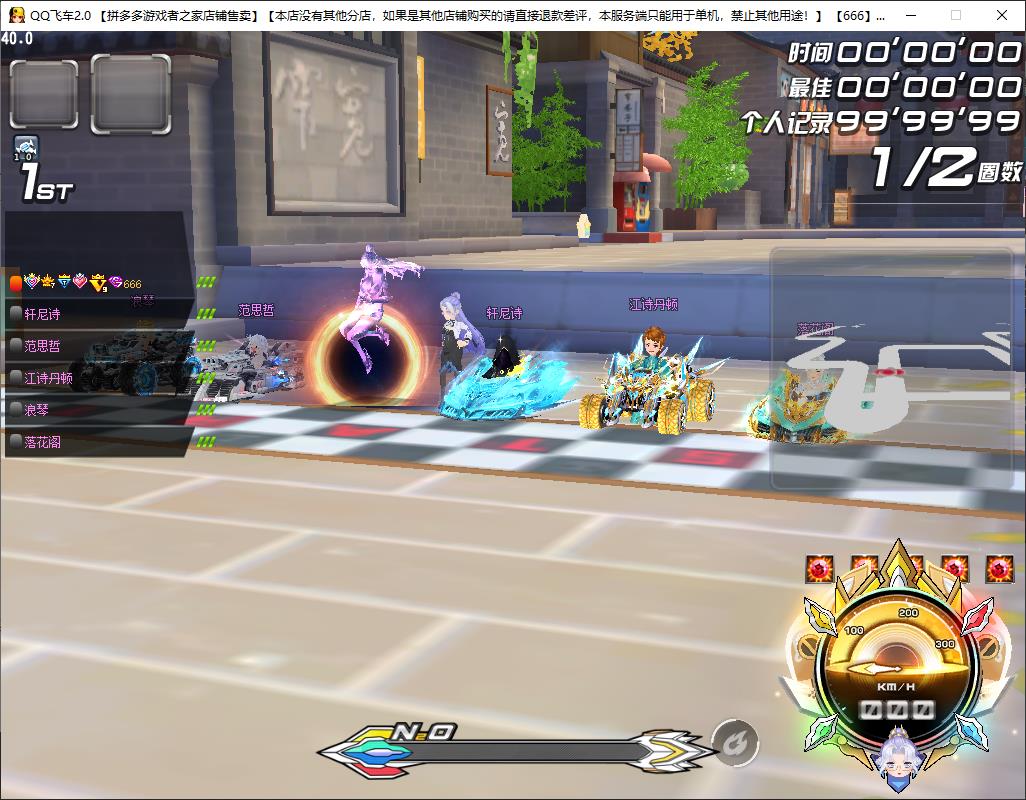Click the red crystal on the speedometer
Image resolution: width=1026 pixels, height=800 pixels.
[976, 615]
